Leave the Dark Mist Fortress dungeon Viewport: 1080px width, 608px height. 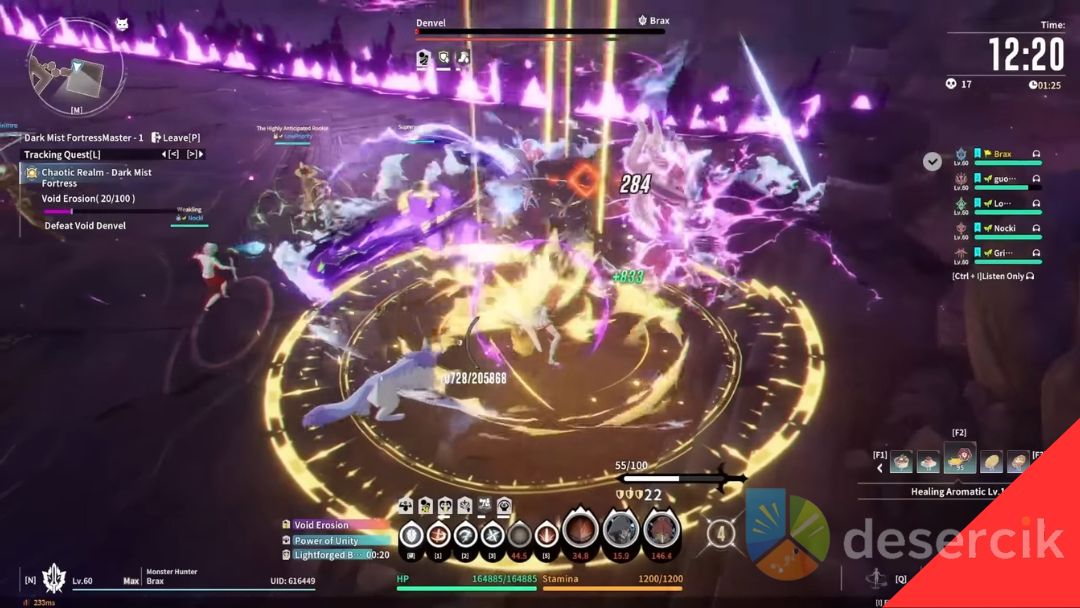coord(176,137)
